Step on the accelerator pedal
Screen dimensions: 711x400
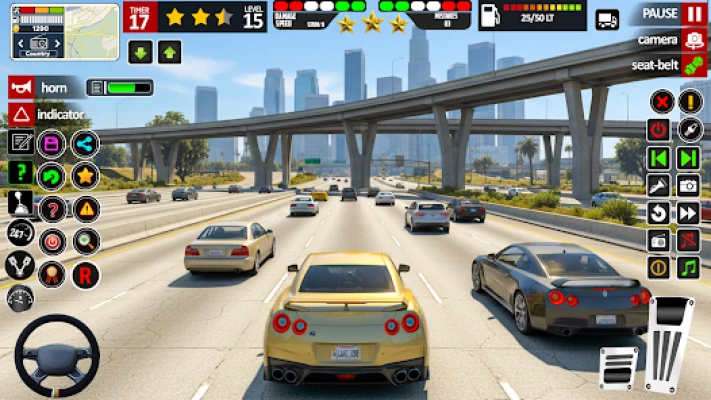669,339
